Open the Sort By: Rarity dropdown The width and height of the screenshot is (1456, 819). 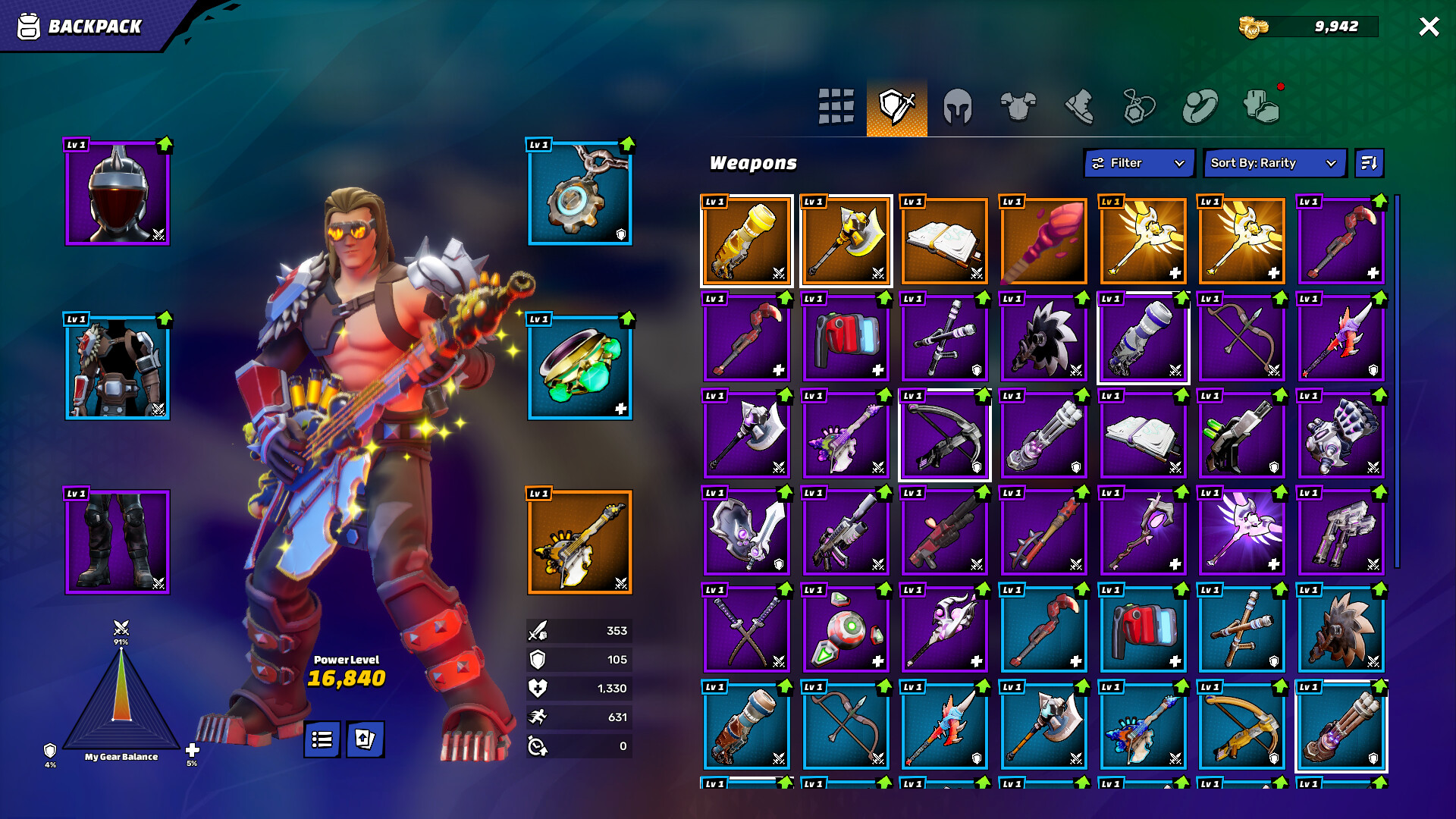1275,162
